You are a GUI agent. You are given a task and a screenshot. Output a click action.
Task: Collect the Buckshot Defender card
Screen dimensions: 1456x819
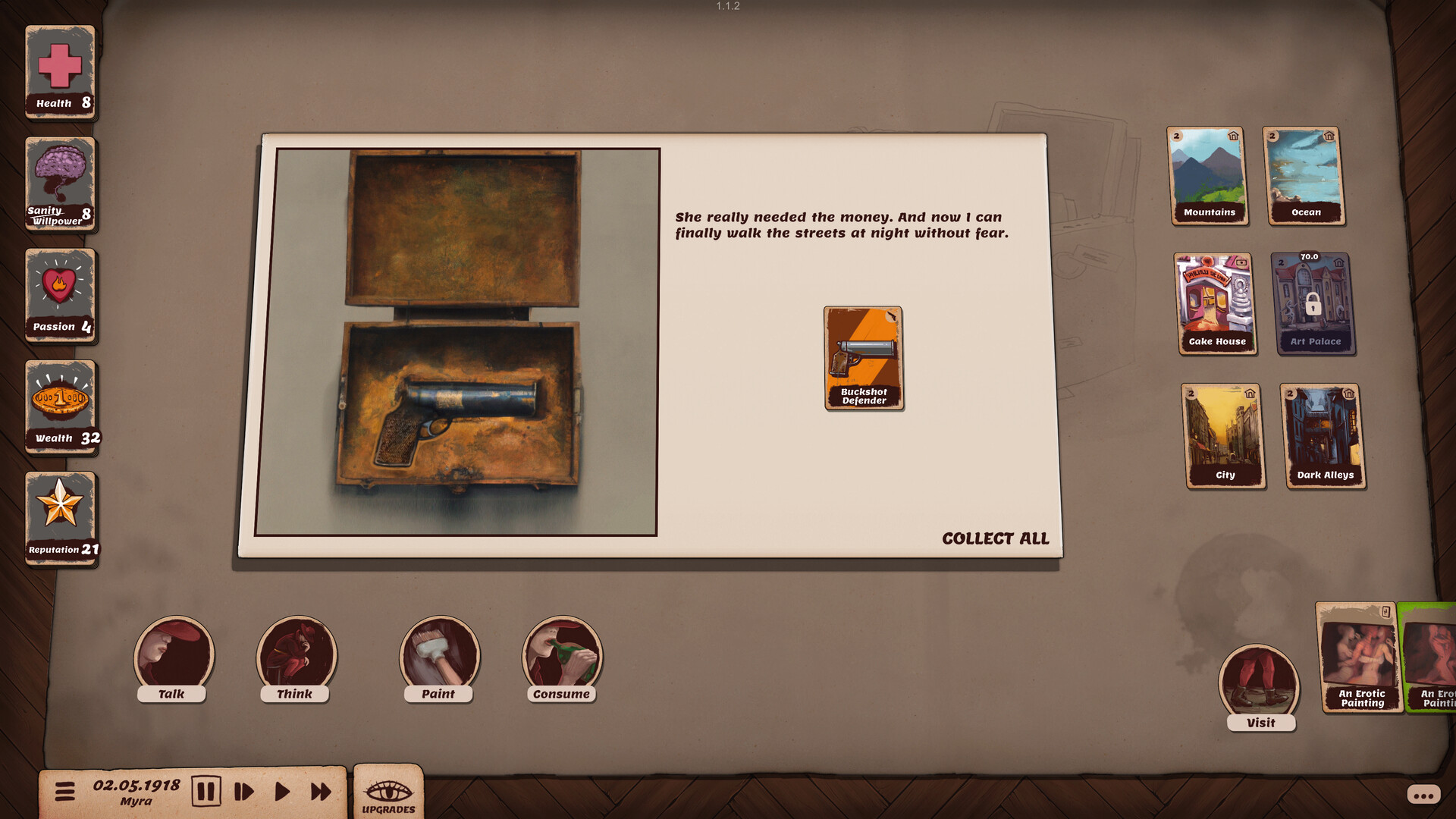[863, 356]
